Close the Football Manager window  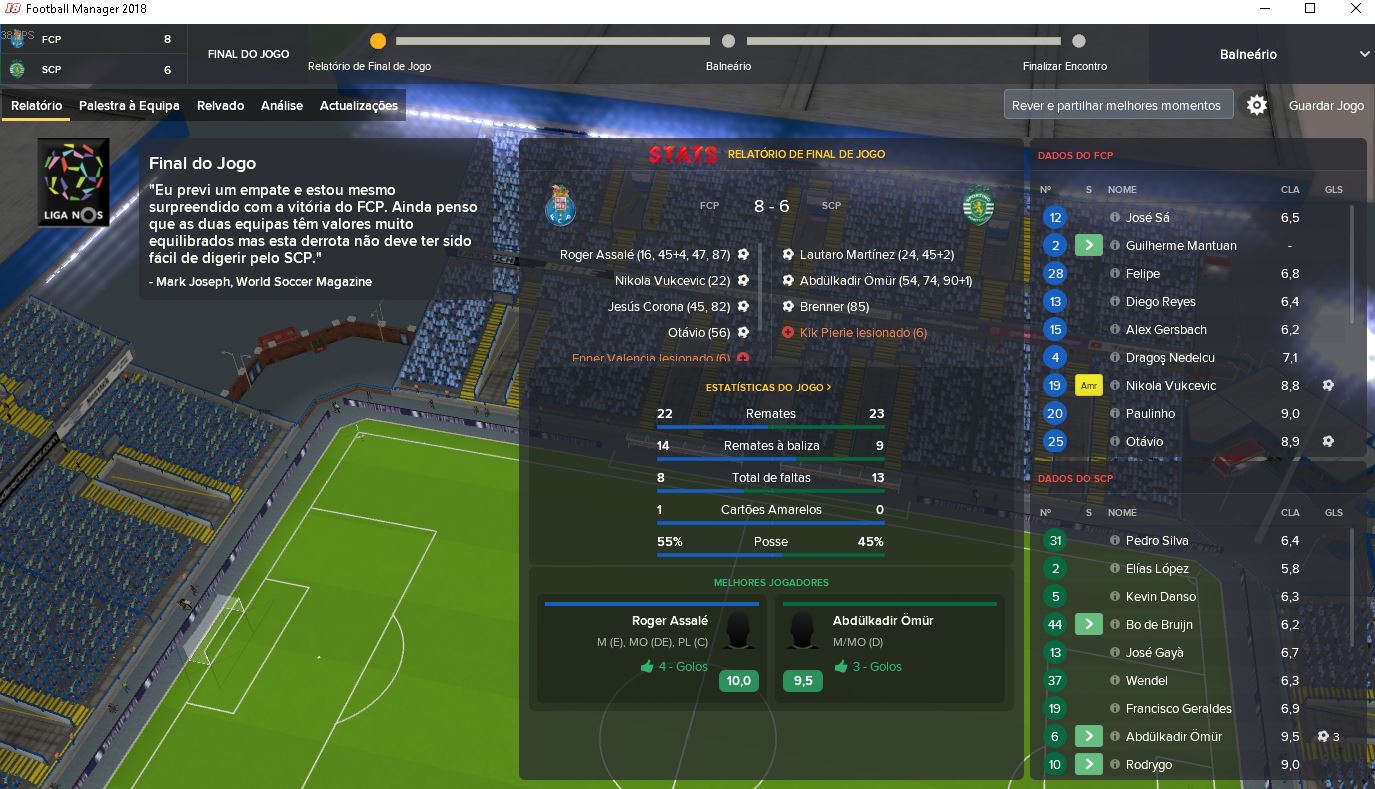(x=1355, y=9)
